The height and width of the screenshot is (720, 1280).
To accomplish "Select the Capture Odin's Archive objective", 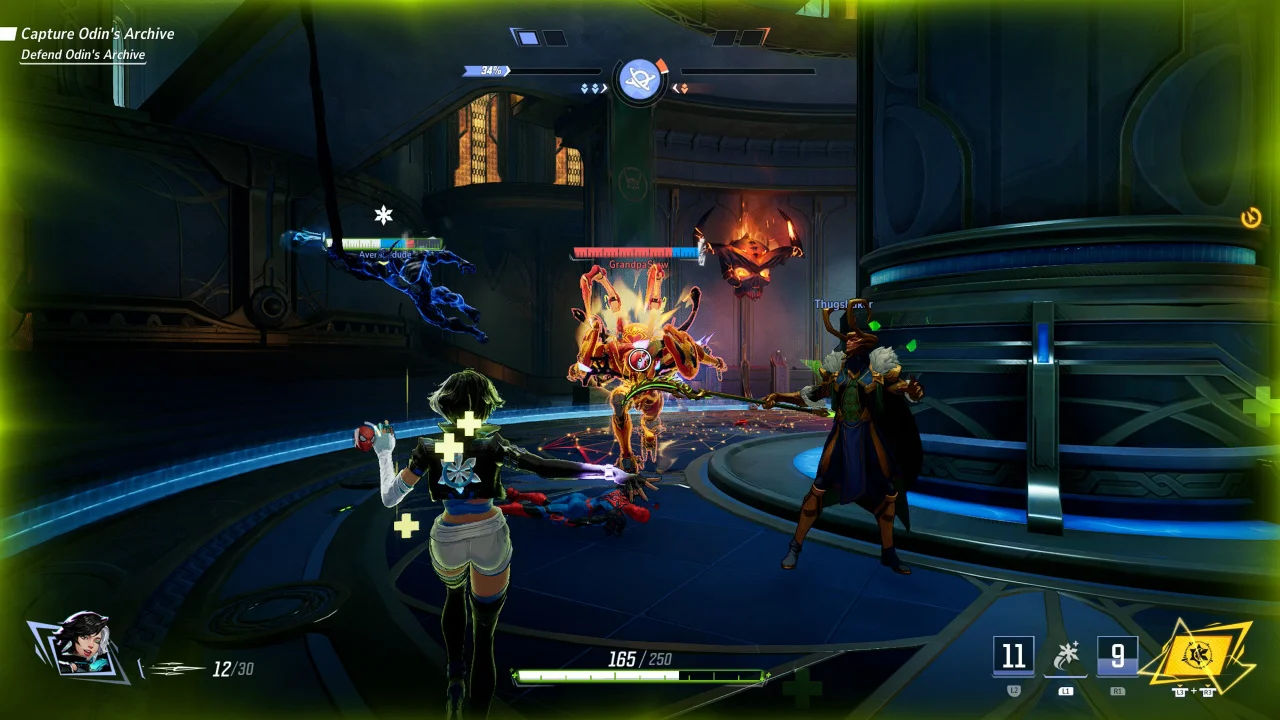I will coord(97,34).
